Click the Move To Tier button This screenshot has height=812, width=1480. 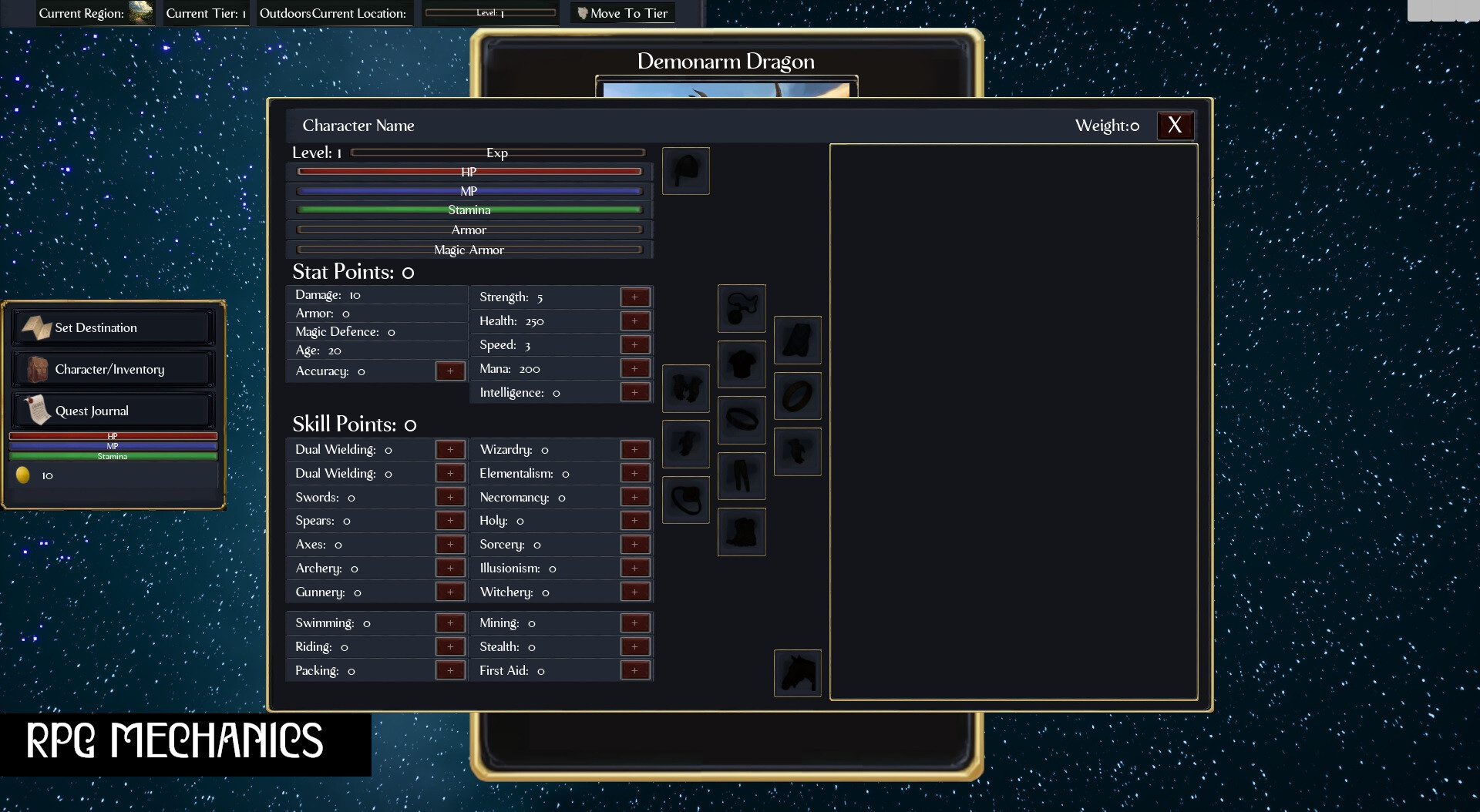[622, 13]
